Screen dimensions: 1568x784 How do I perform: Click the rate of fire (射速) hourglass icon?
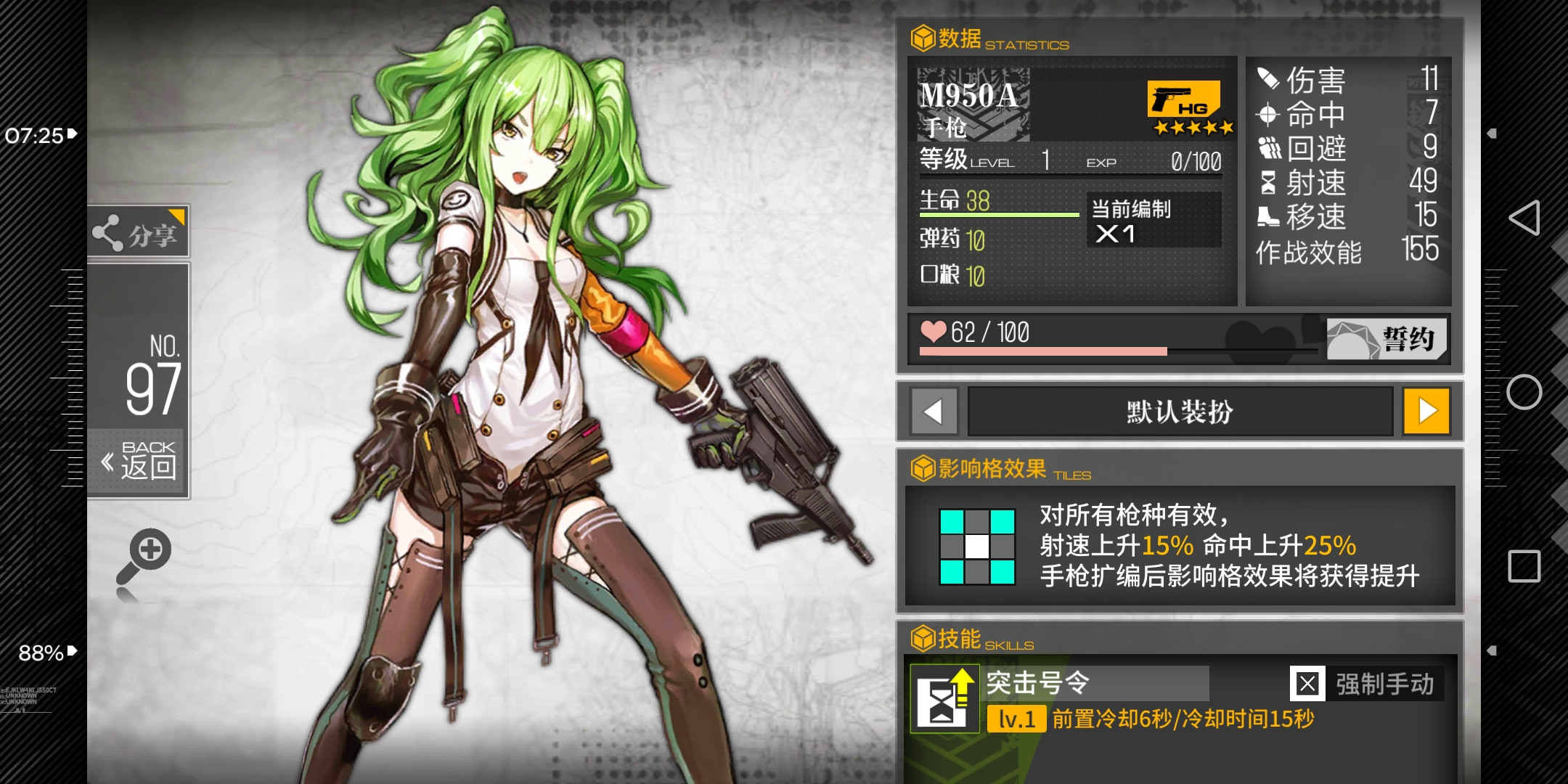point(1267,183)
